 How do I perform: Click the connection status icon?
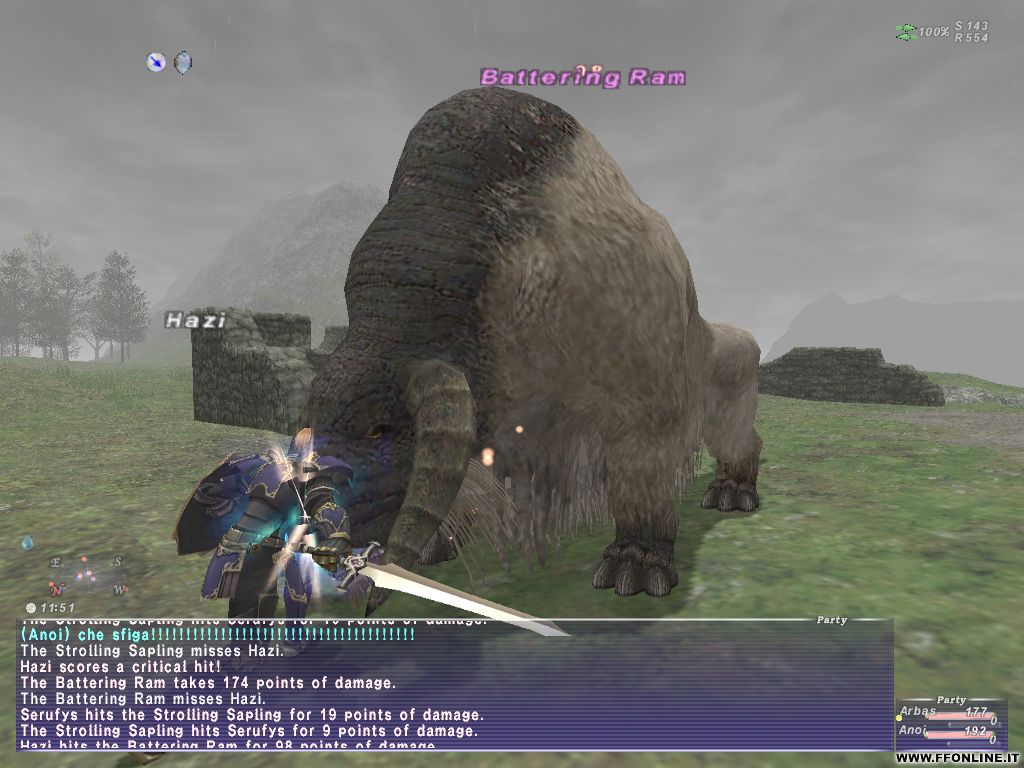click(905, 32)
